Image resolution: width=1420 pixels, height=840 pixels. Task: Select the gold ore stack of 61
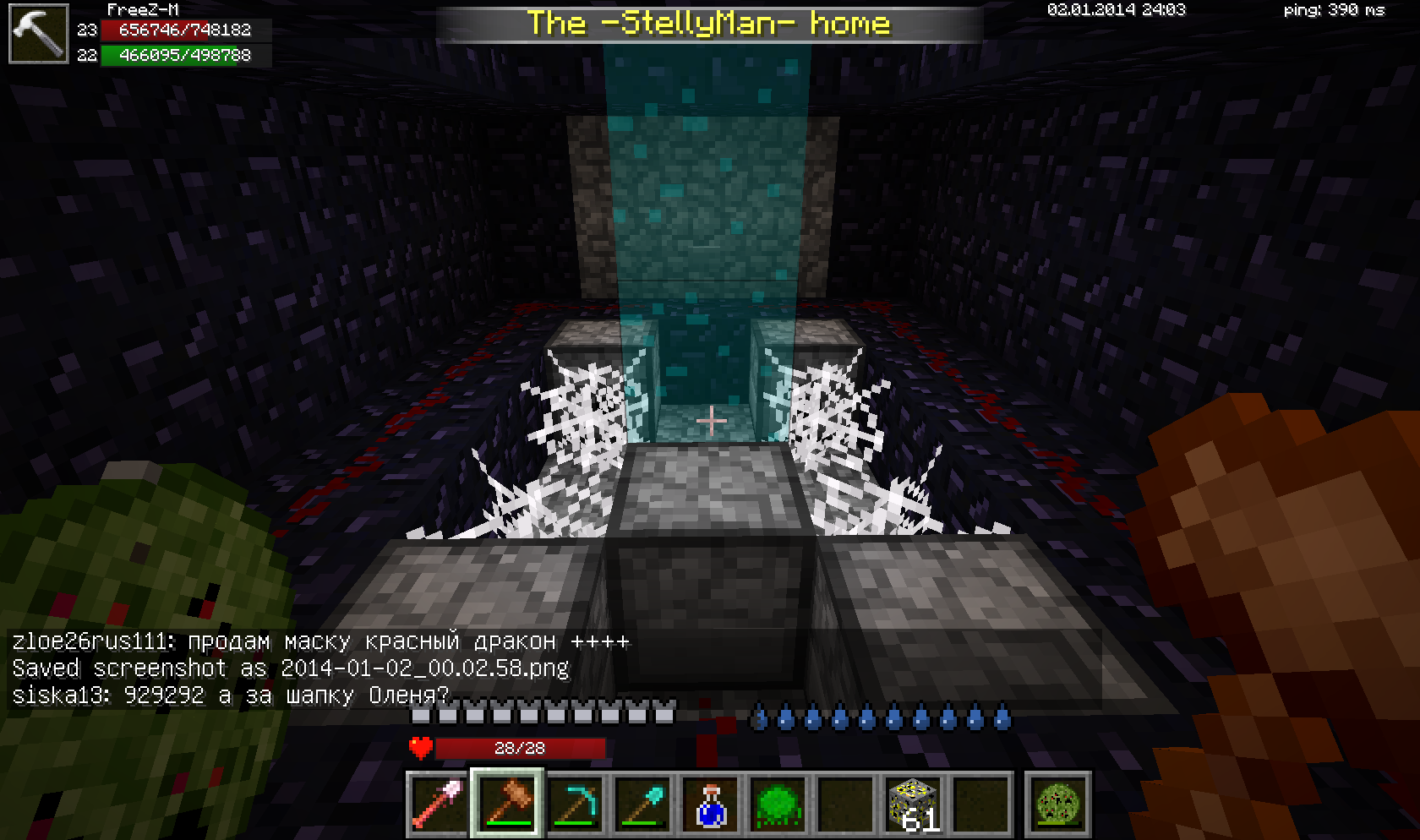click(914, 803)
